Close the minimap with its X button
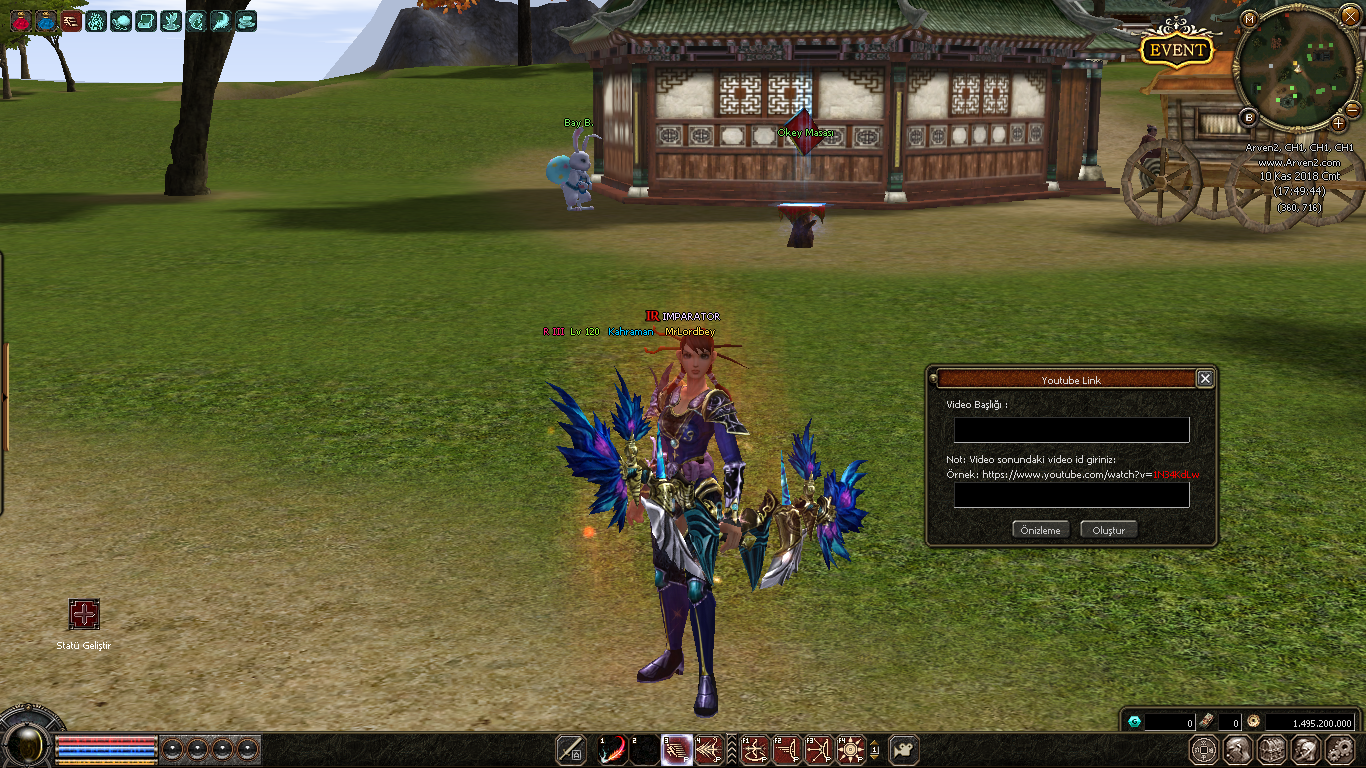1366x768 pixels. coord(1349,17)
